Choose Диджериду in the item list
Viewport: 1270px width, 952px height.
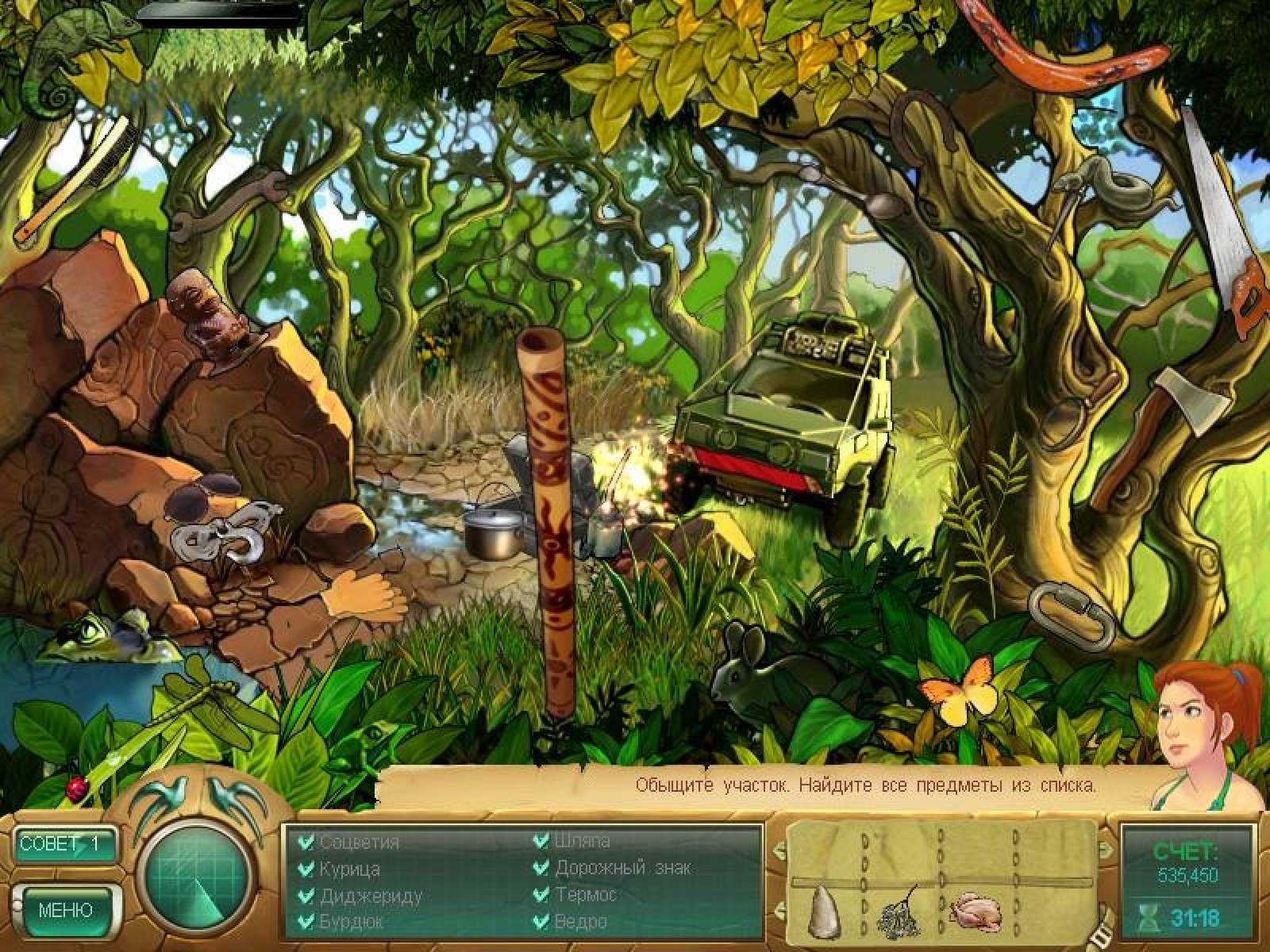click(x=371, y=896)
